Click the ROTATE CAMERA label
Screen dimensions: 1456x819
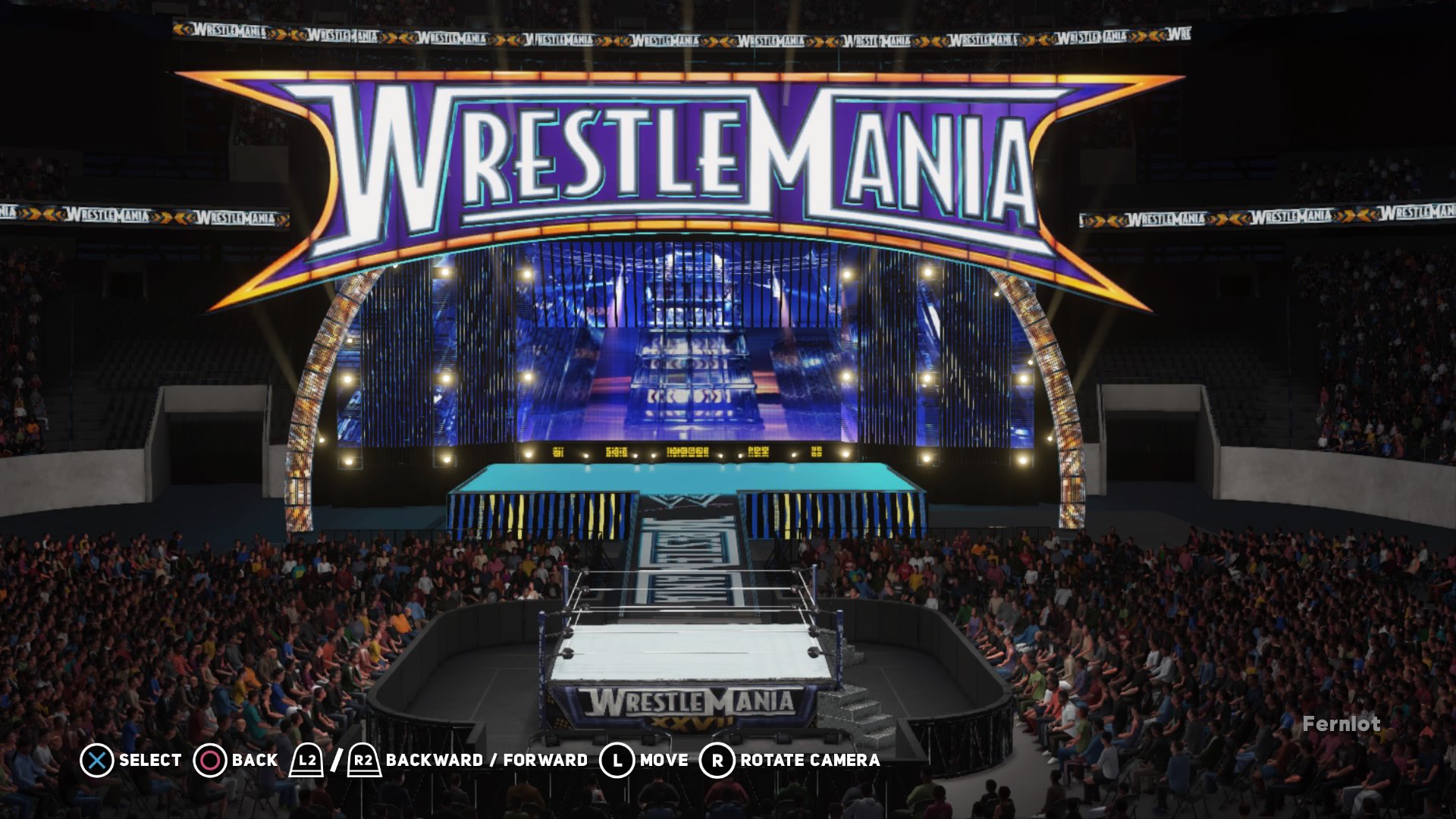[808, 760]
